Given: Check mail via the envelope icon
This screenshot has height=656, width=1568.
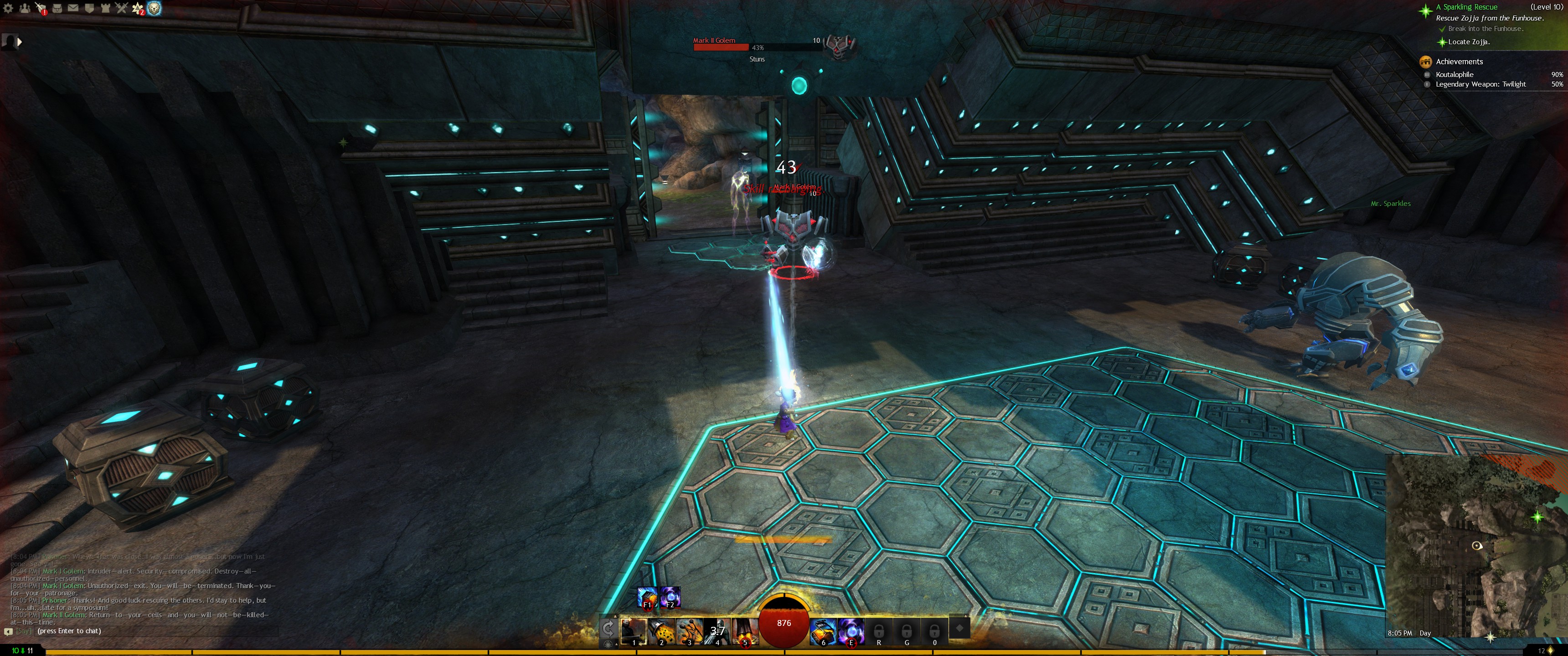Looking at the screenshot, I should coord(73,9).
